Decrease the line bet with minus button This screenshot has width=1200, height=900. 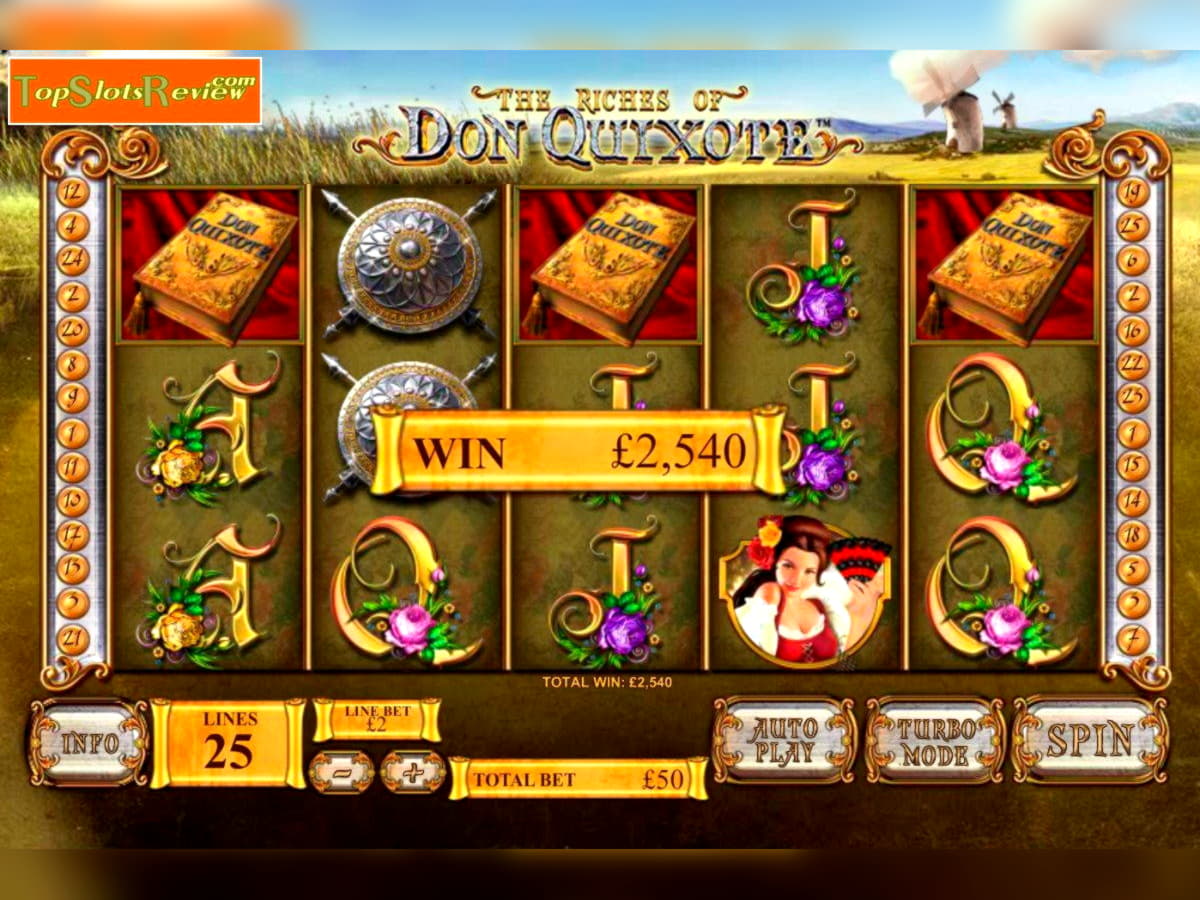coord(341,772)
